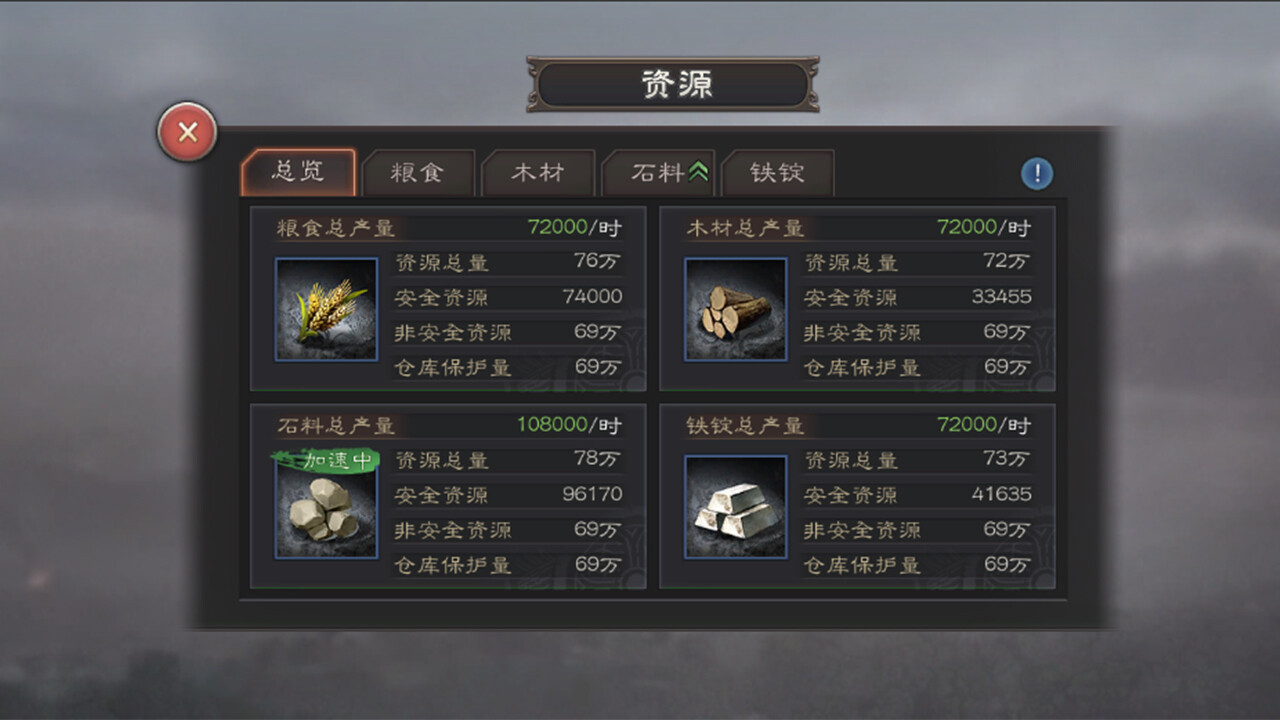This screenshot has width=1280, height=720.
Task: Click the wheat icon in the food panel
Action: [x=325, y=309]
